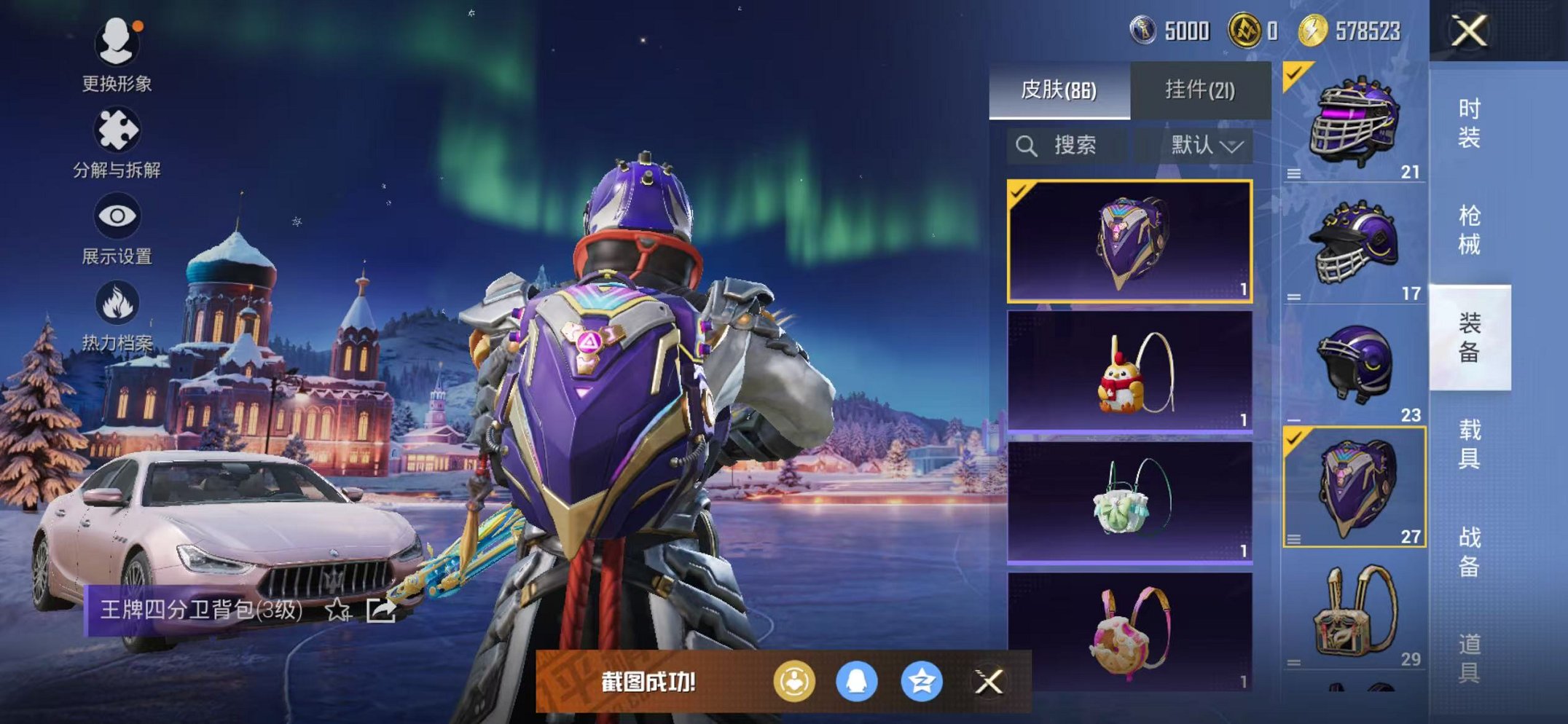
Task: Open the 枪械 firearms category
Action: click(x=1469, y=230)
